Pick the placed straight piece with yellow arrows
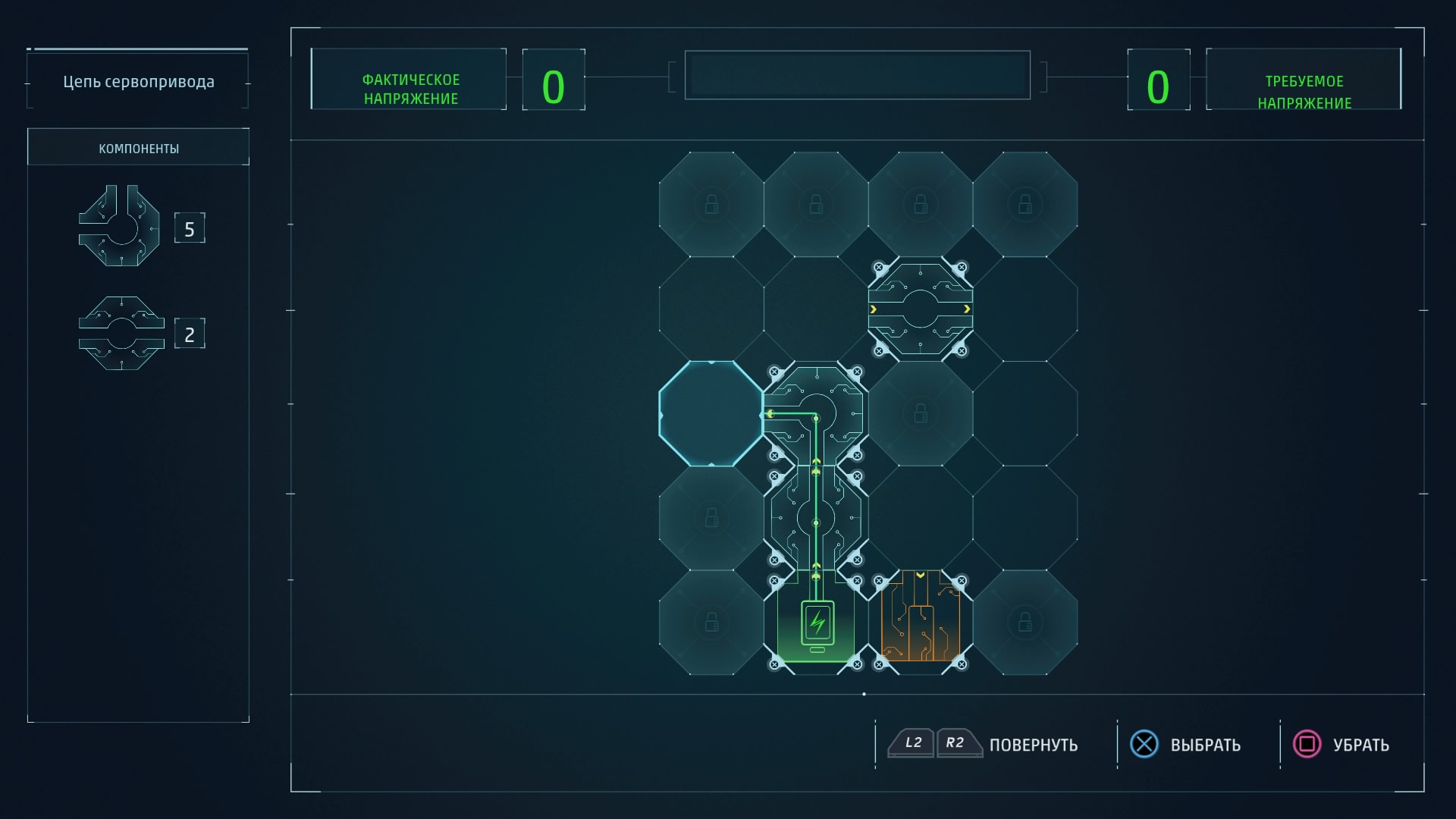Image resolution: width=1456 pixels, height=819 pixels. click(x=920, y=309)
